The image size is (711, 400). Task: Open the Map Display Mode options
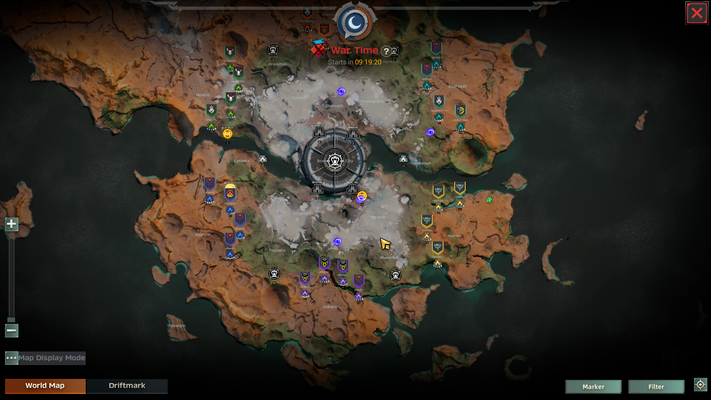point(12,358)
